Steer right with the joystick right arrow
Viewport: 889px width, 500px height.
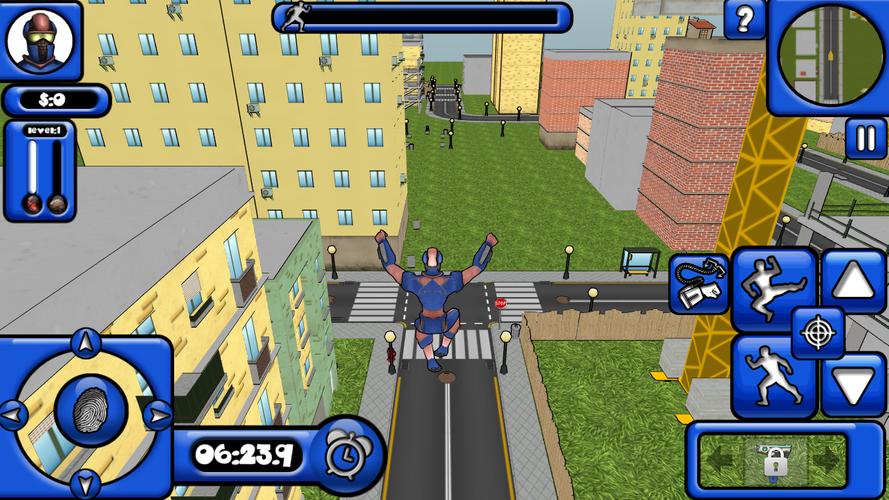pyautogui.click(x=155, y=412)
